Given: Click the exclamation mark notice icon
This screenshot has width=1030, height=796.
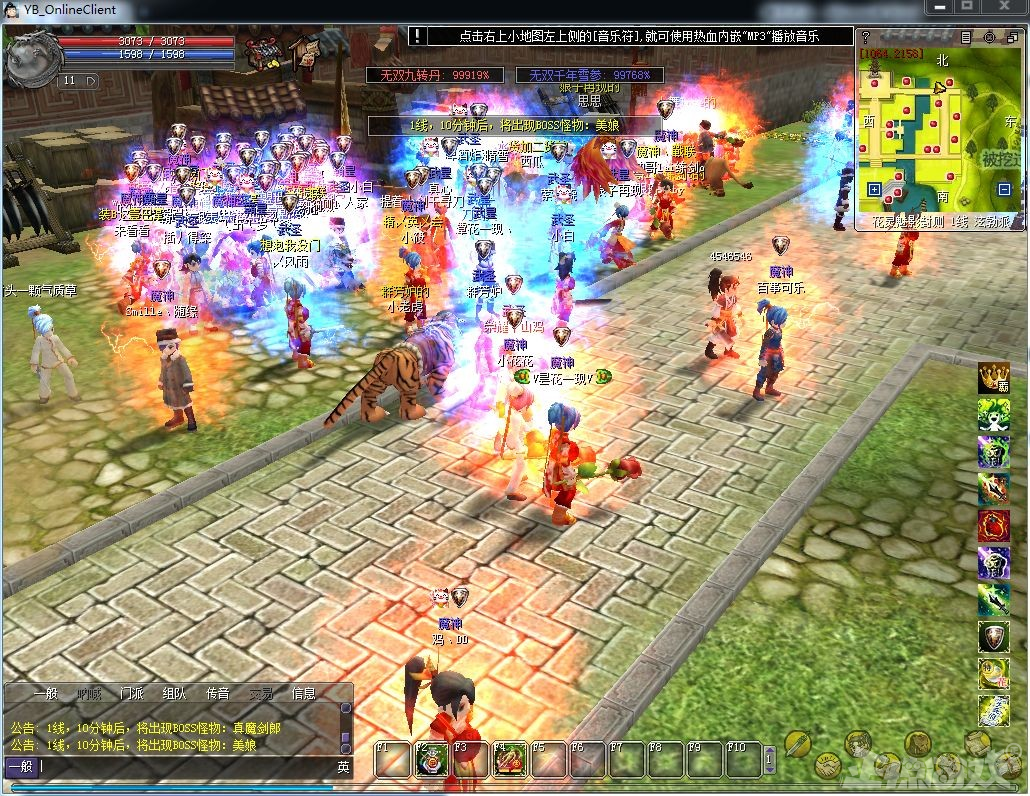Looking at the screenshot, I should click(x=416, y=36).
